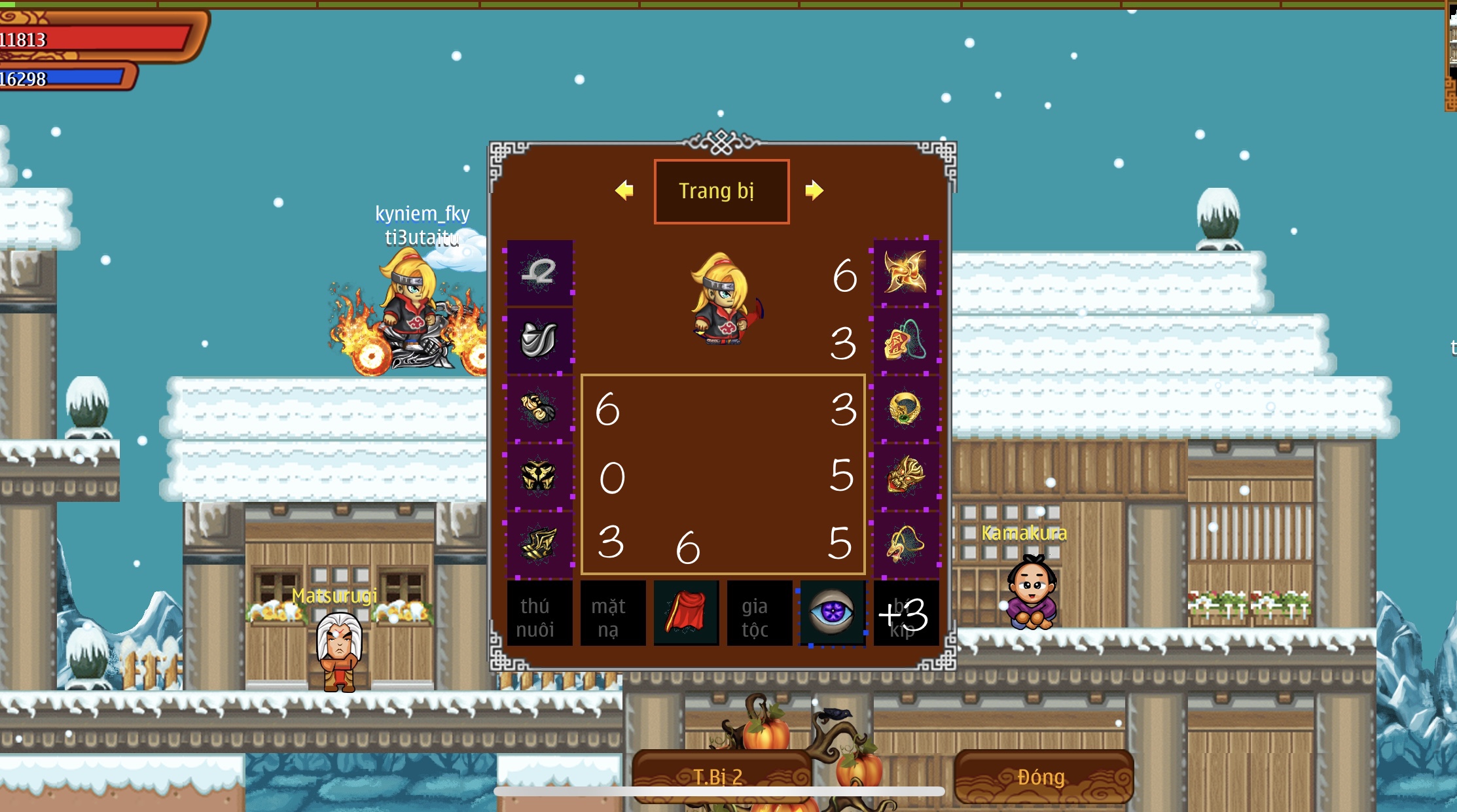Select the gold and black pants slot
This screenshot has height=812, width=1457.
pyautogui.click(x=539, y=476)
